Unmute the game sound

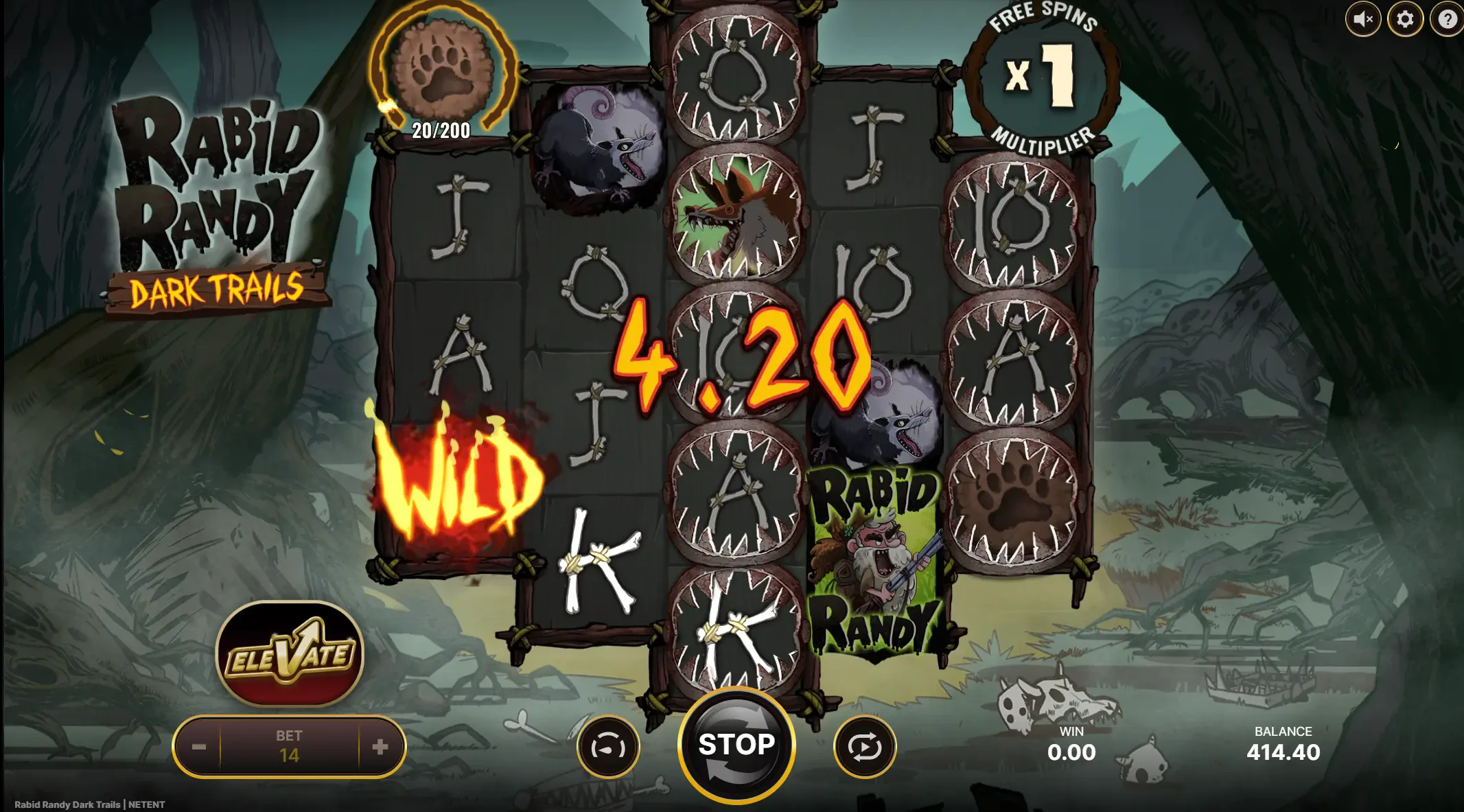click(x=1362, y=19)
